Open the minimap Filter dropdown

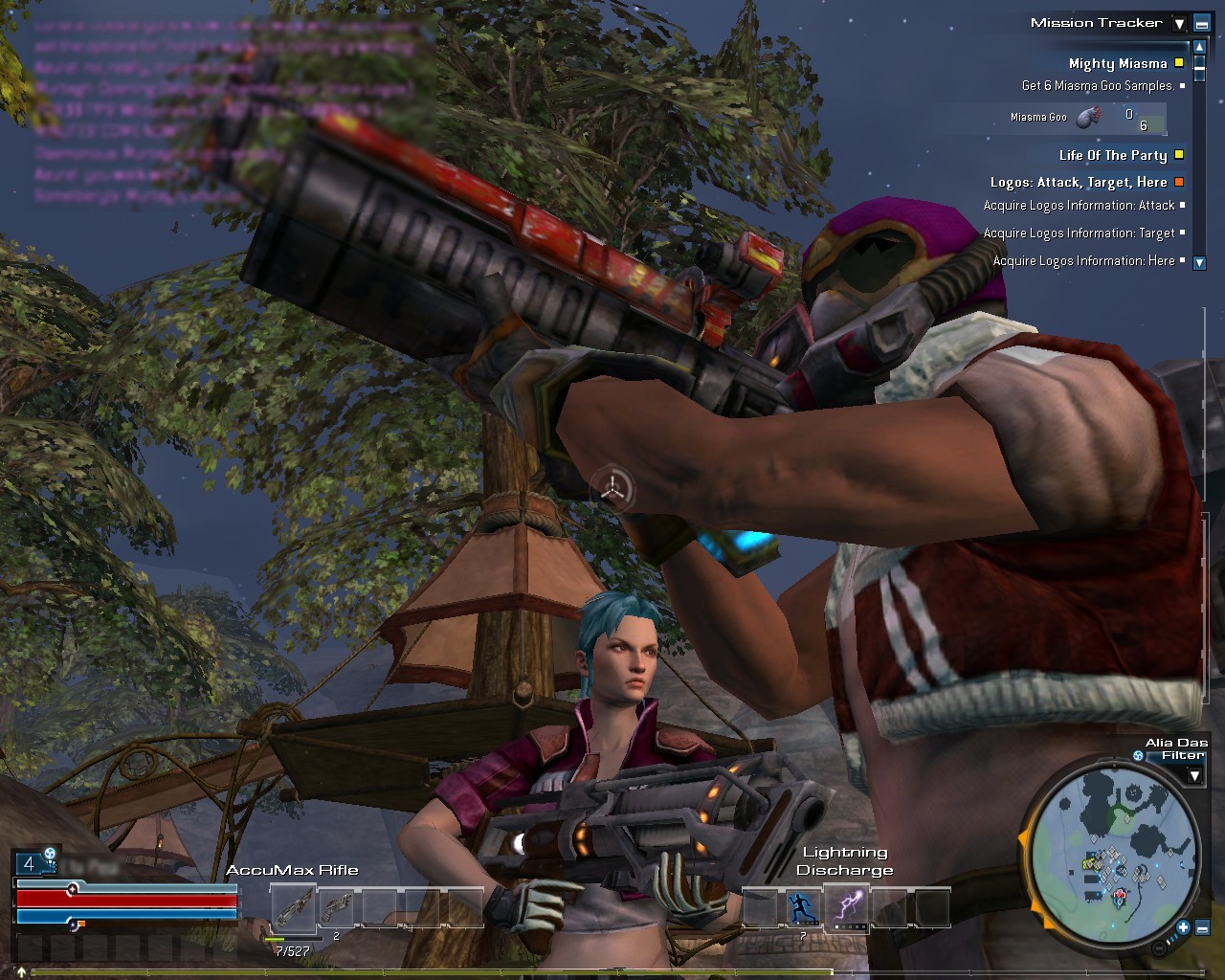point(1193,776)
